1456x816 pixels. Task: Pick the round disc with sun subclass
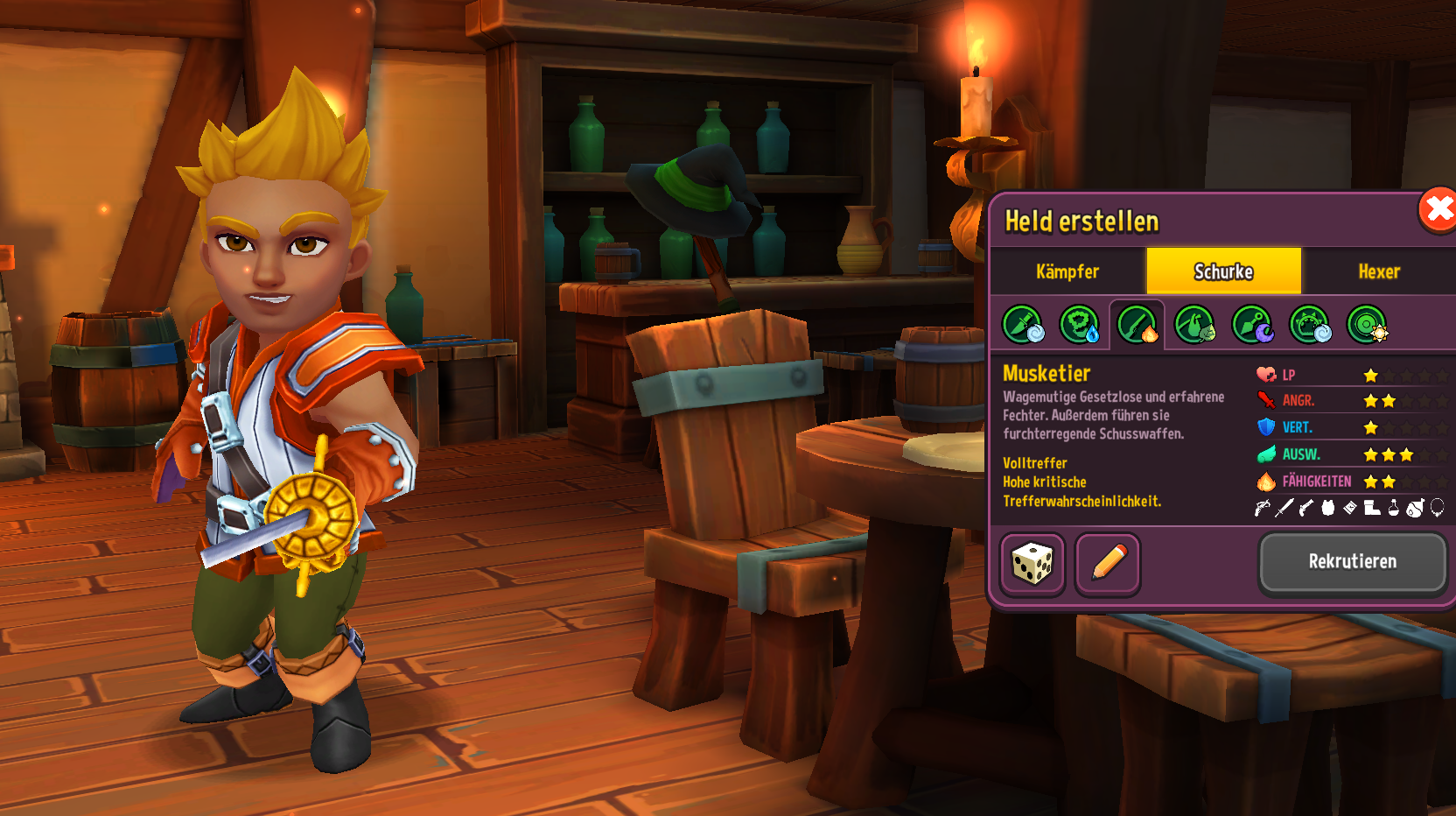click(1368, 325)
